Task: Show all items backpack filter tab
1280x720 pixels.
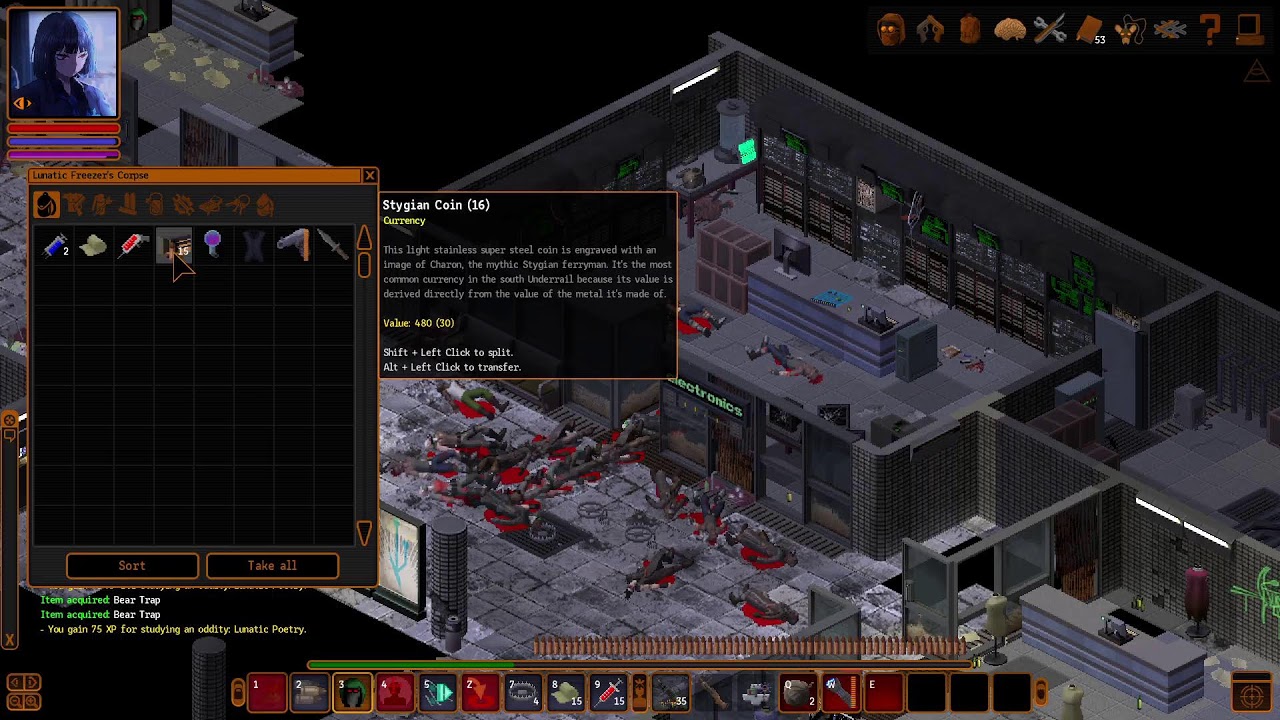Action: click(x=46, y=205)
